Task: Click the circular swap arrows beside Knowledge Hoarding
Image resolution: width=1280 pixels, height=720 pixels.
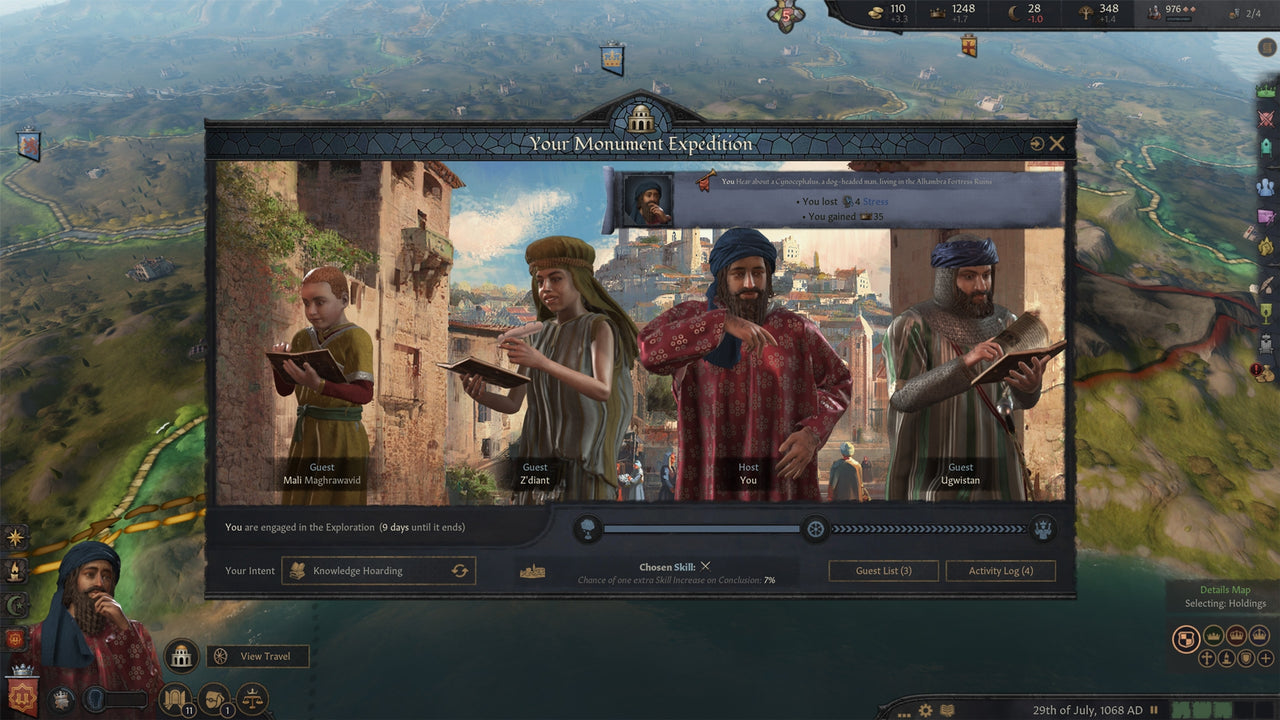Action: tap(458, 570)
